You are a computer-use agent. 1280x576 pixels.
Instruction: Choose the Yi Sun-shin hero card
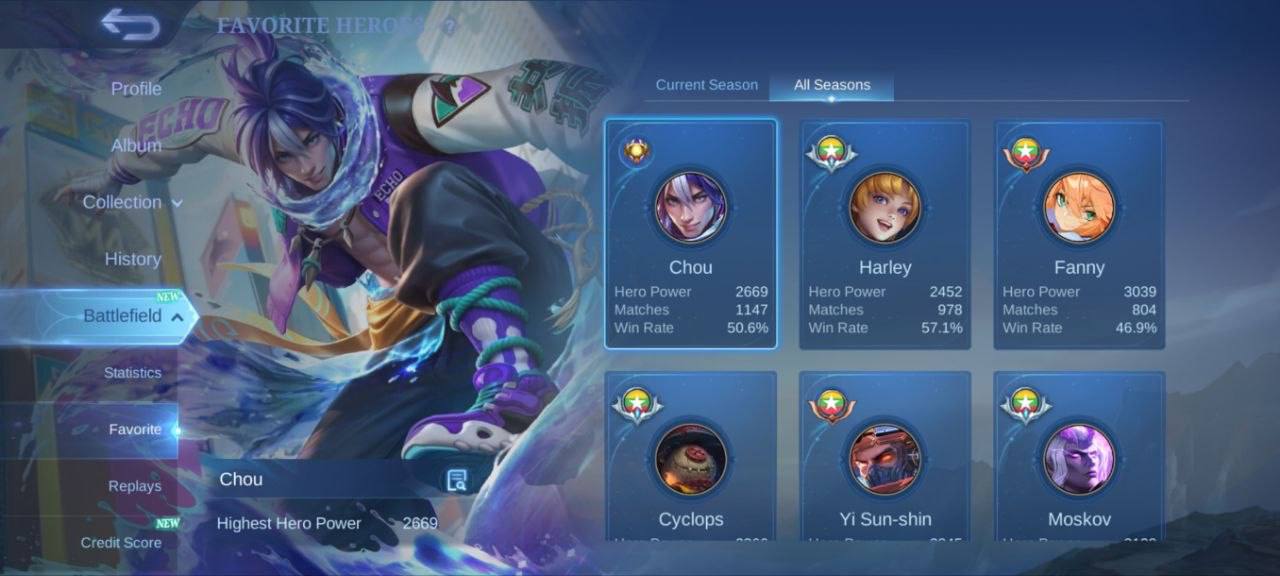885,460
